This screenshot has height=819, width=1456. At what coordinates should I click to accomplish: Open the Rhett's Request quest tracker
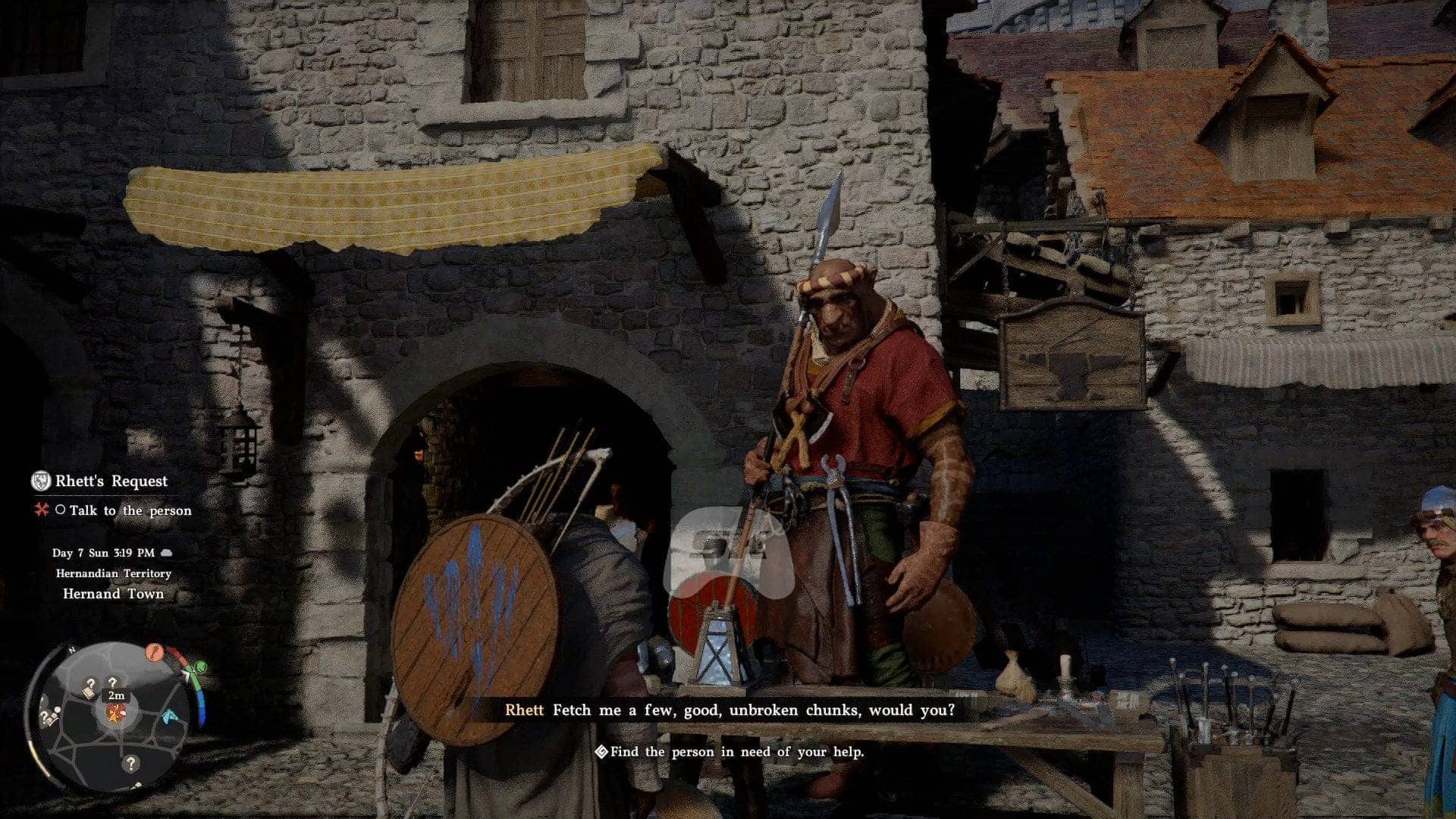point(111,481)
